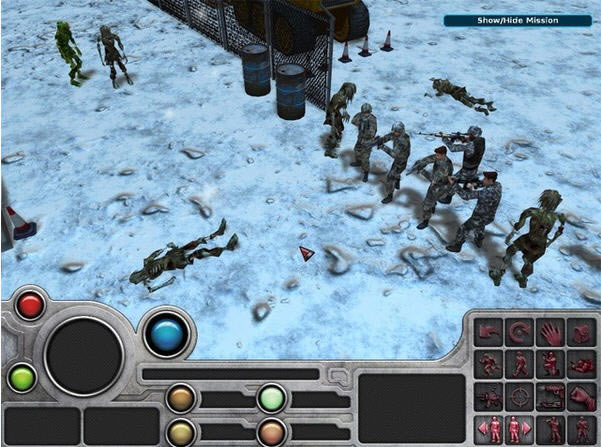
Task: Click the blue orb button
Action: click(x=166, y=332)
